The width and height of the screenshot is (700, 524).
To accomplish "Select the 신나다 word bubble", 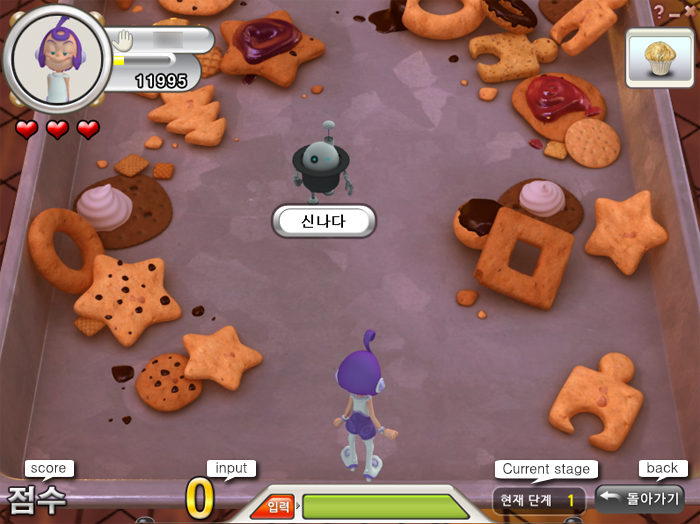I will pyautogui.click(x=323, y=221).
